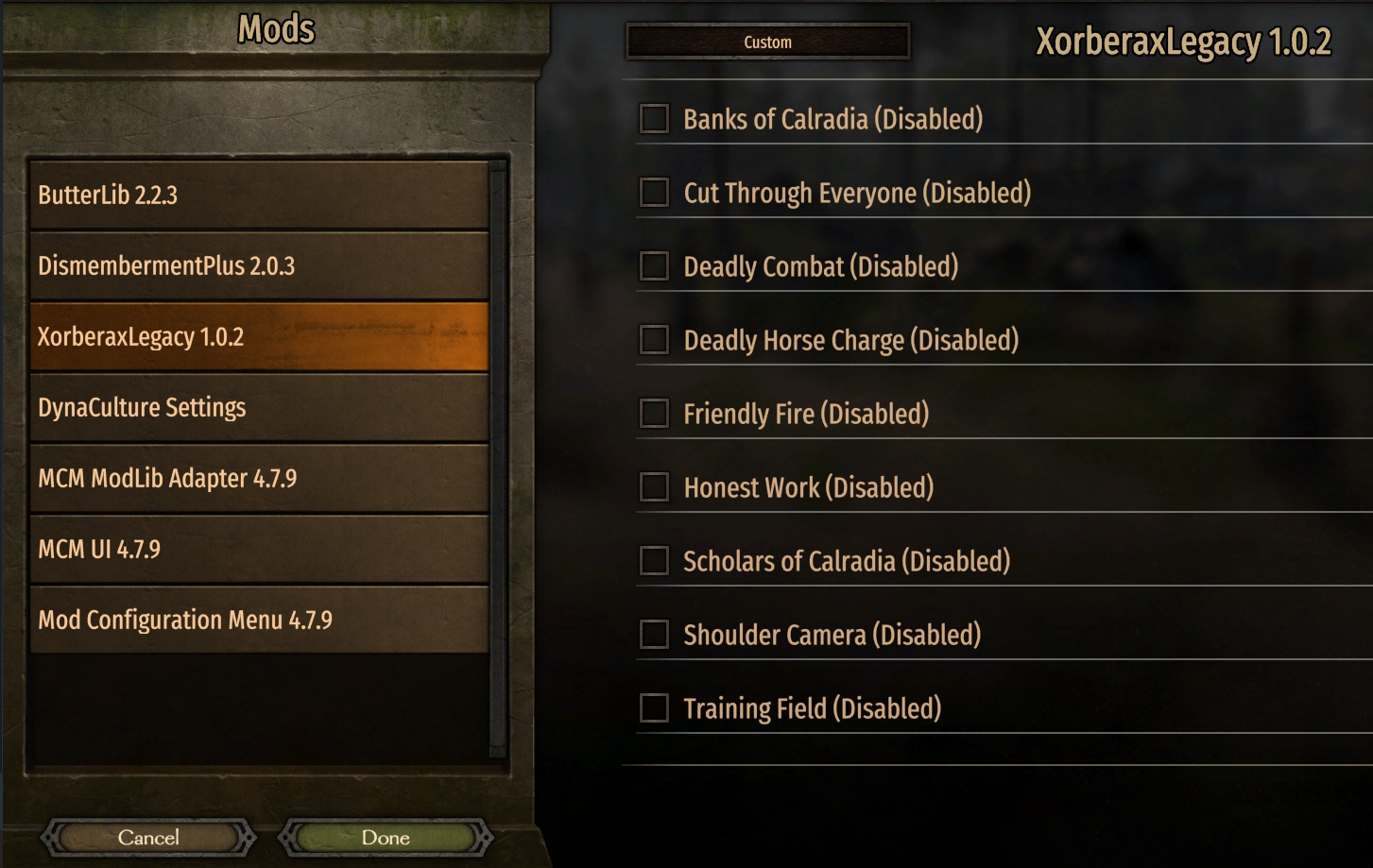Image resolution: width=1373 pixels, height=868 pixels.
Task: Turn on Friendly Fire
Action: point(654,414)
